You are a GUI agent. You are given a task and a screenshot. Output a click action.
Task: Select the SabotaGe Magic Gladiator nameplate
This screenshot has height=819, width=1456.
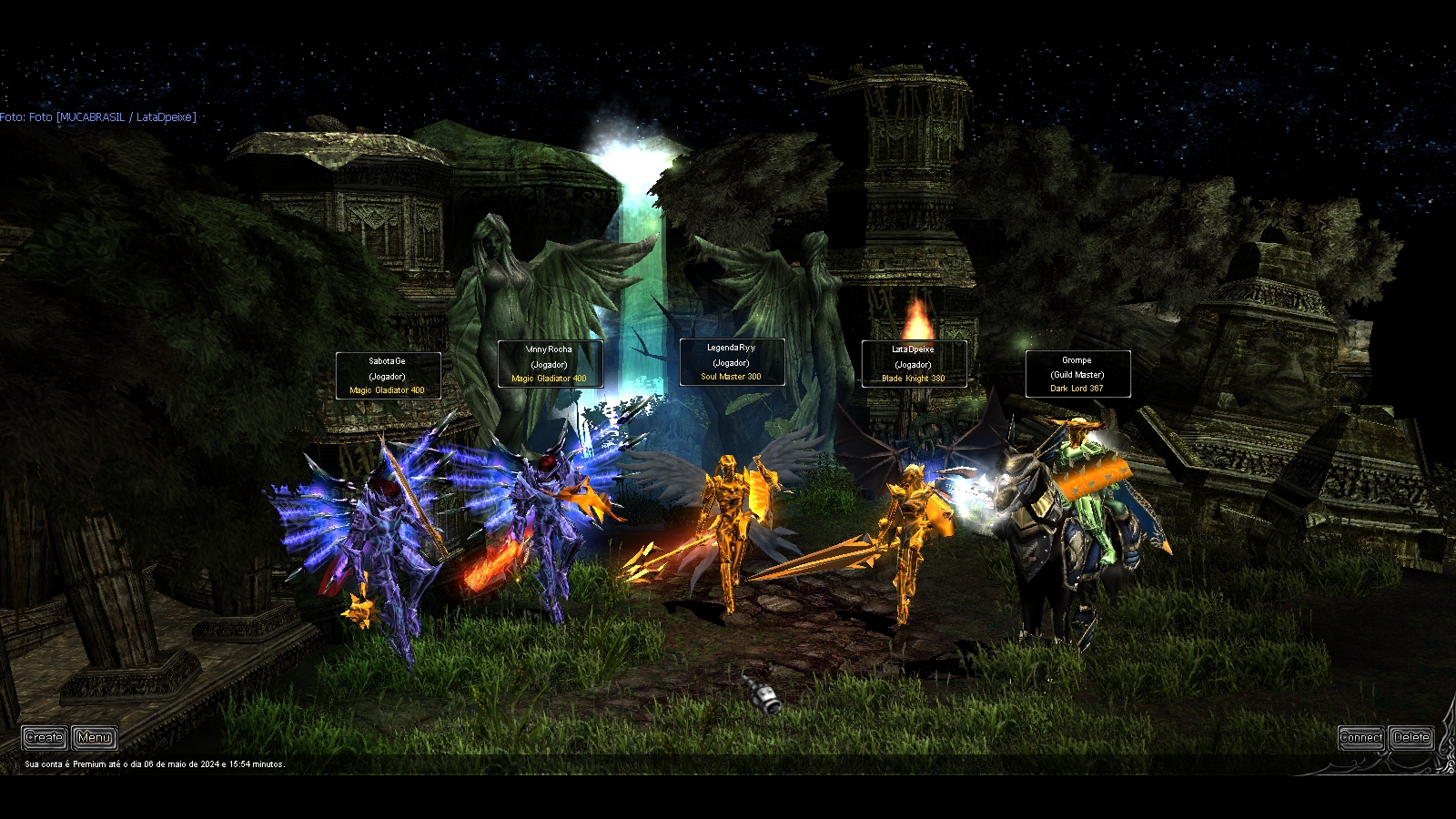click(388, 376)
